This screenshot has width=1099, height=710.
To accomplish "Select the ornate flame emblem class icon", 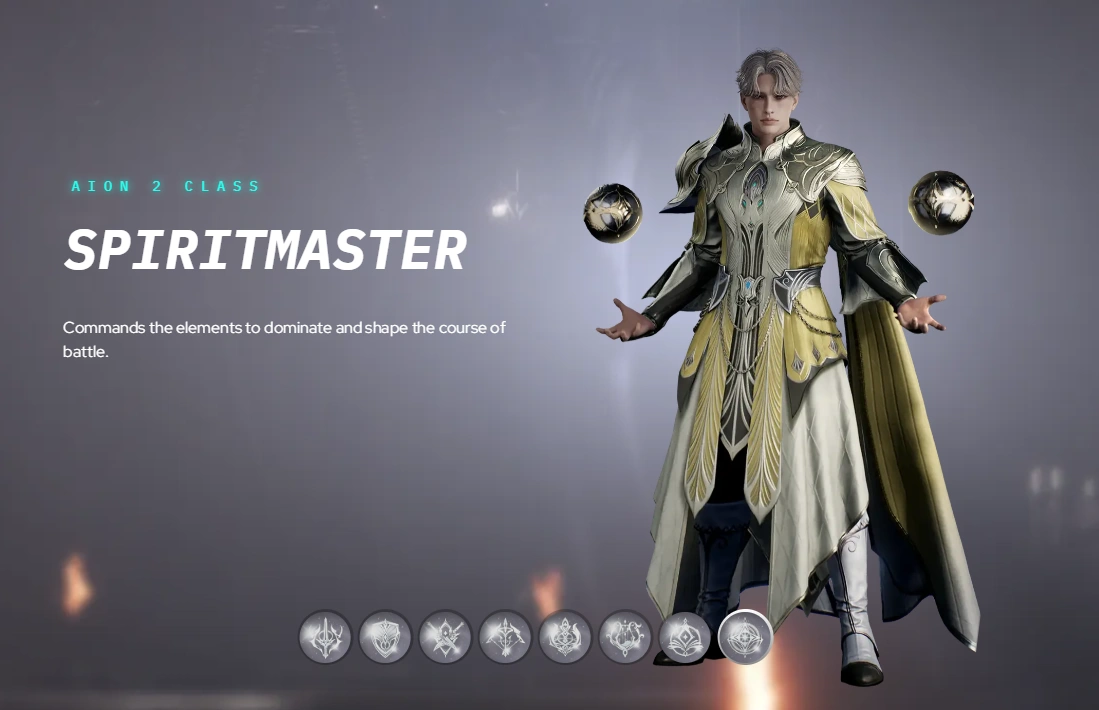I will pyautogui.click(x=565, y=637).
